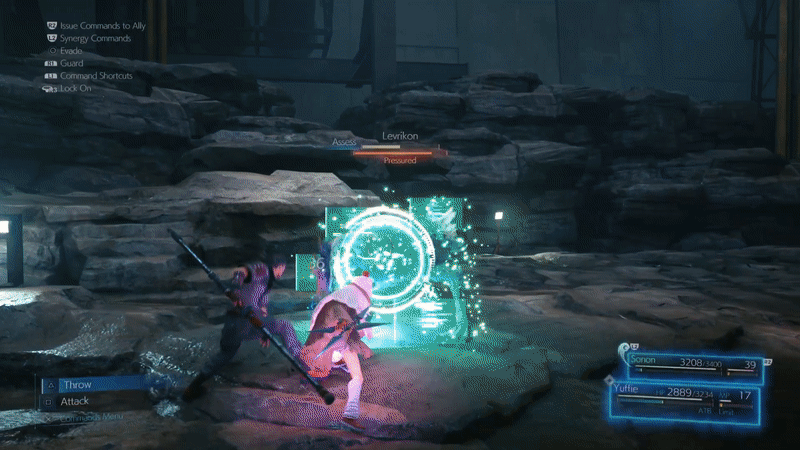Image resolution: width=800 pixels, height=450 pixels.
Task: Choose the Attack command
Action: 75,402
